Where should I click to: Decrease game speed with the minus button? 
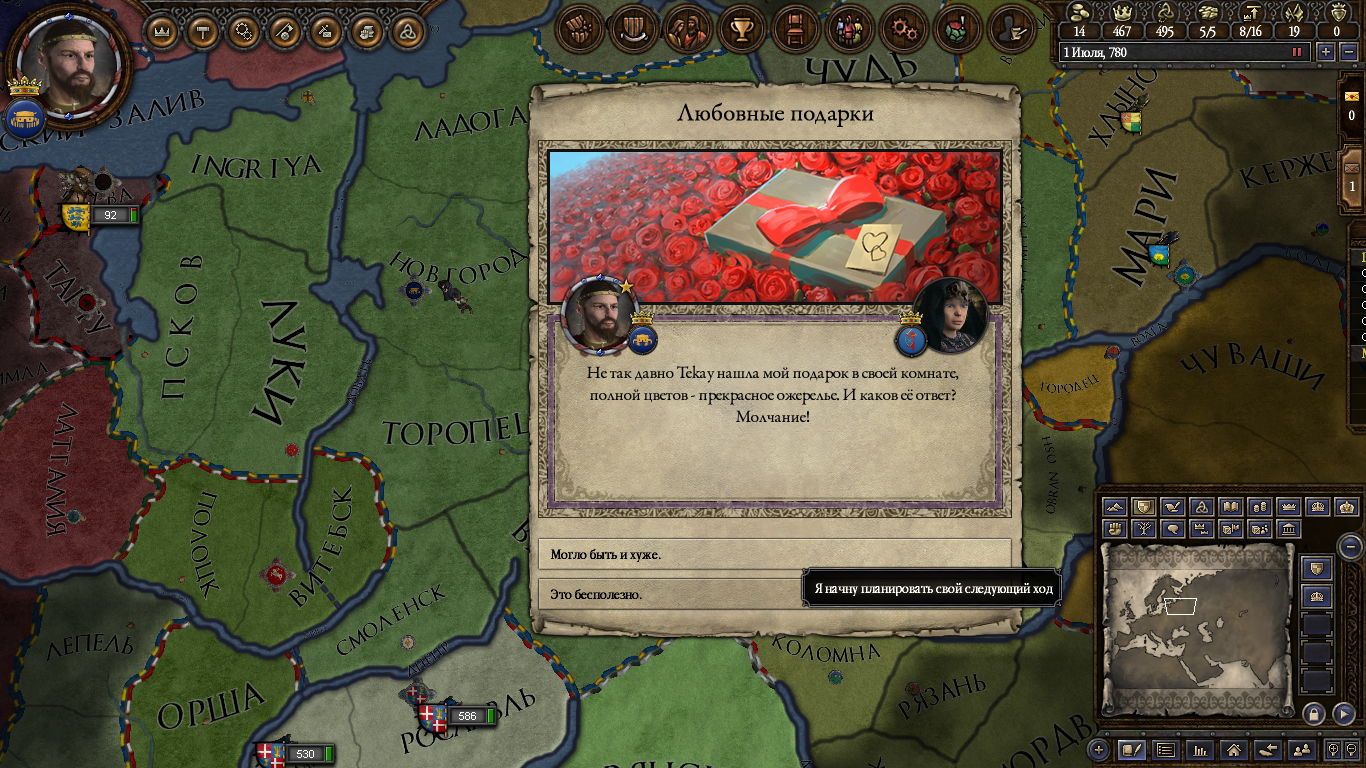click(x=1349, y=52)
